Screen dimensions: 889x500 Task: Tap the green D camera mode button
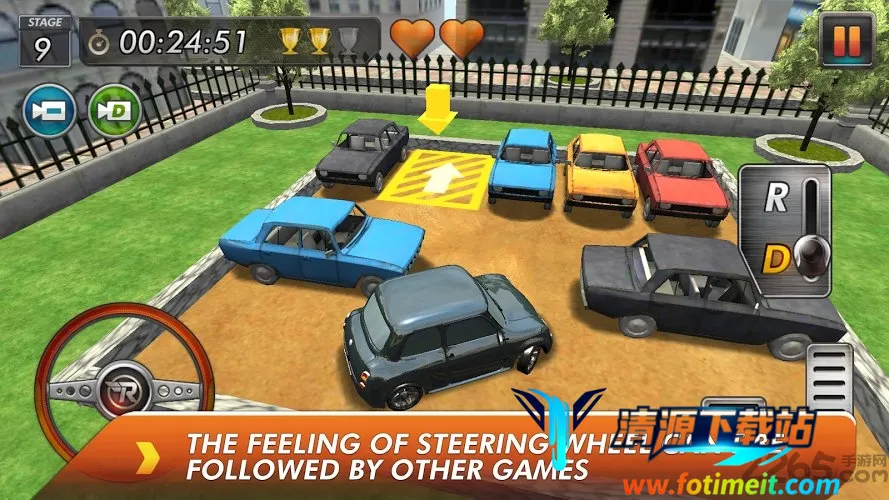click(x=114, y=109)
